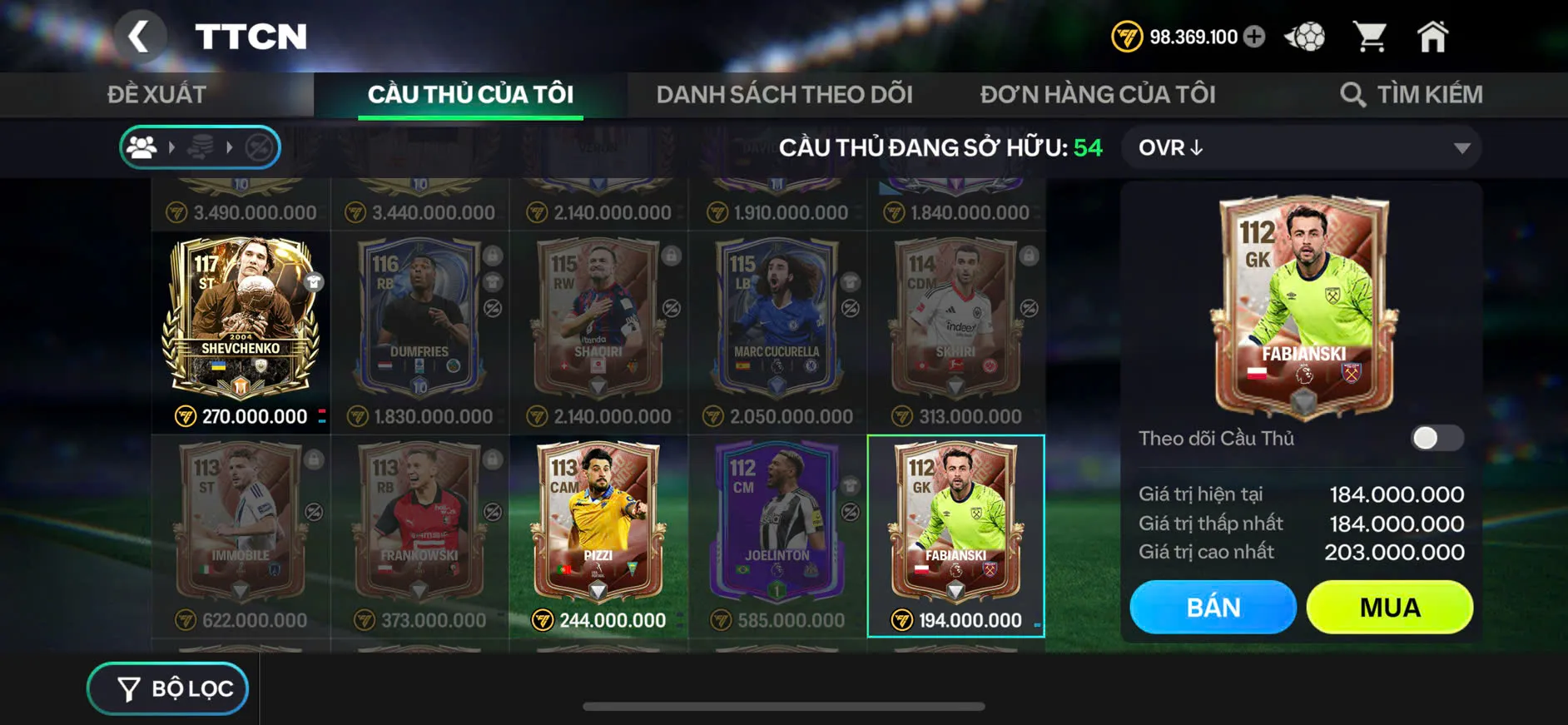The height and width of the screenshot is (725, 1568).
Task: Open the ĐƠN HÀNG CỦA TÔI tab
Action: [1097, 93]
